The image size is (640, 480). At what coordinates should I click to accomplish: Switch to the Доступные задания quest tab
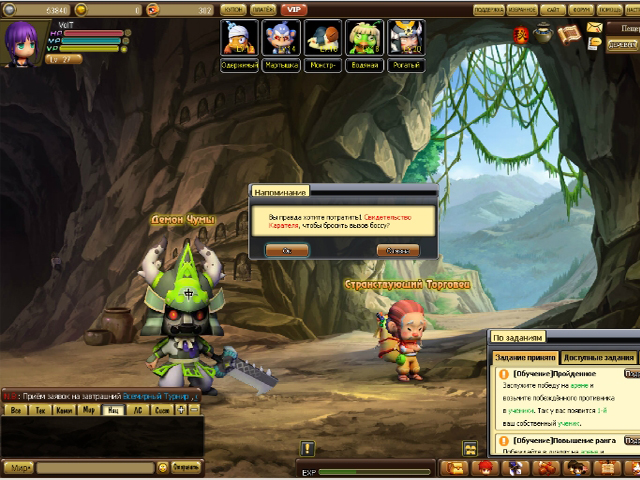[x=598, y=358]
